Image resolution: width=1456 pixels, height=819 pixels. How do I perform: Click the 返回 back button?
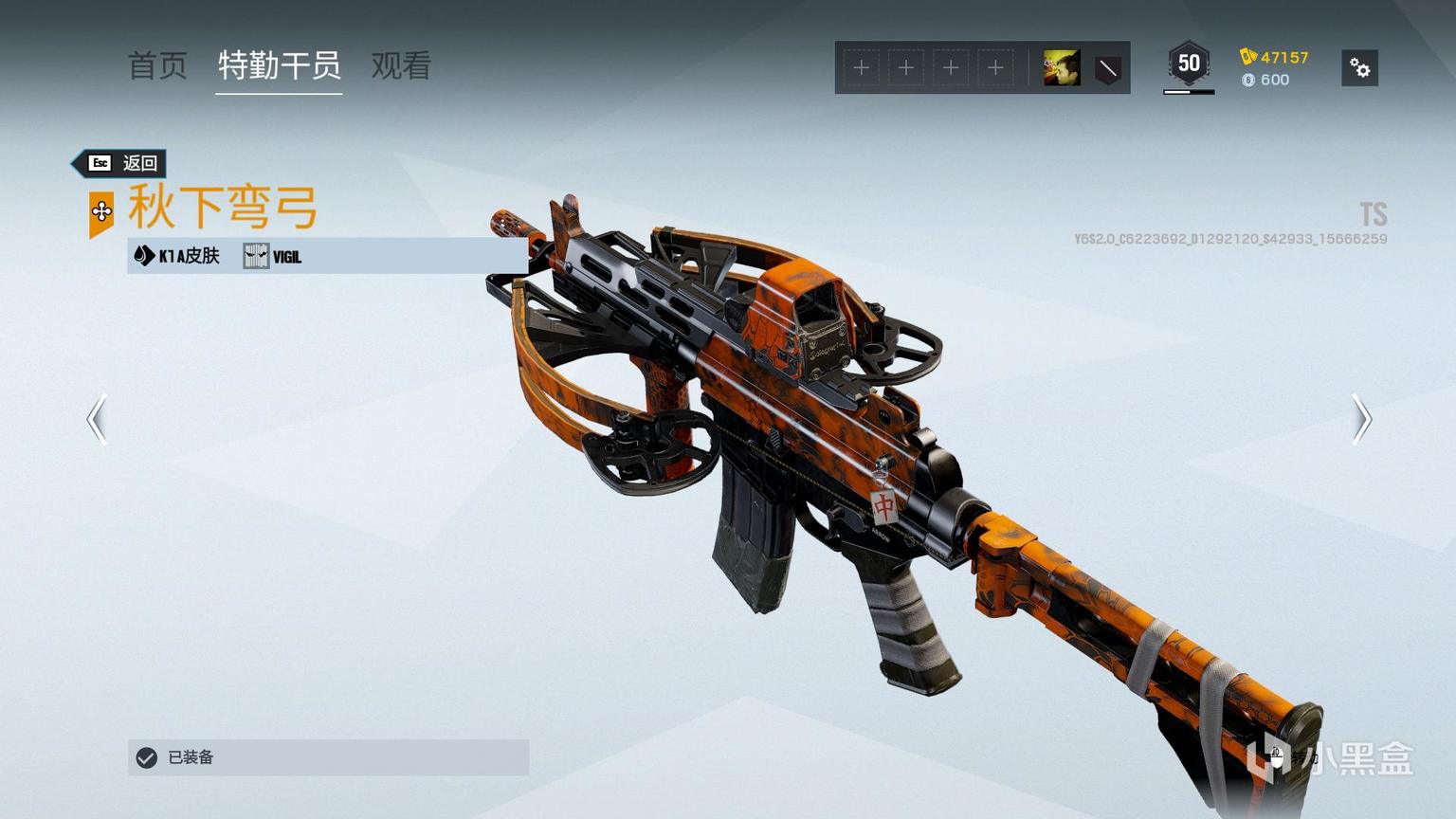pos(121,163)
